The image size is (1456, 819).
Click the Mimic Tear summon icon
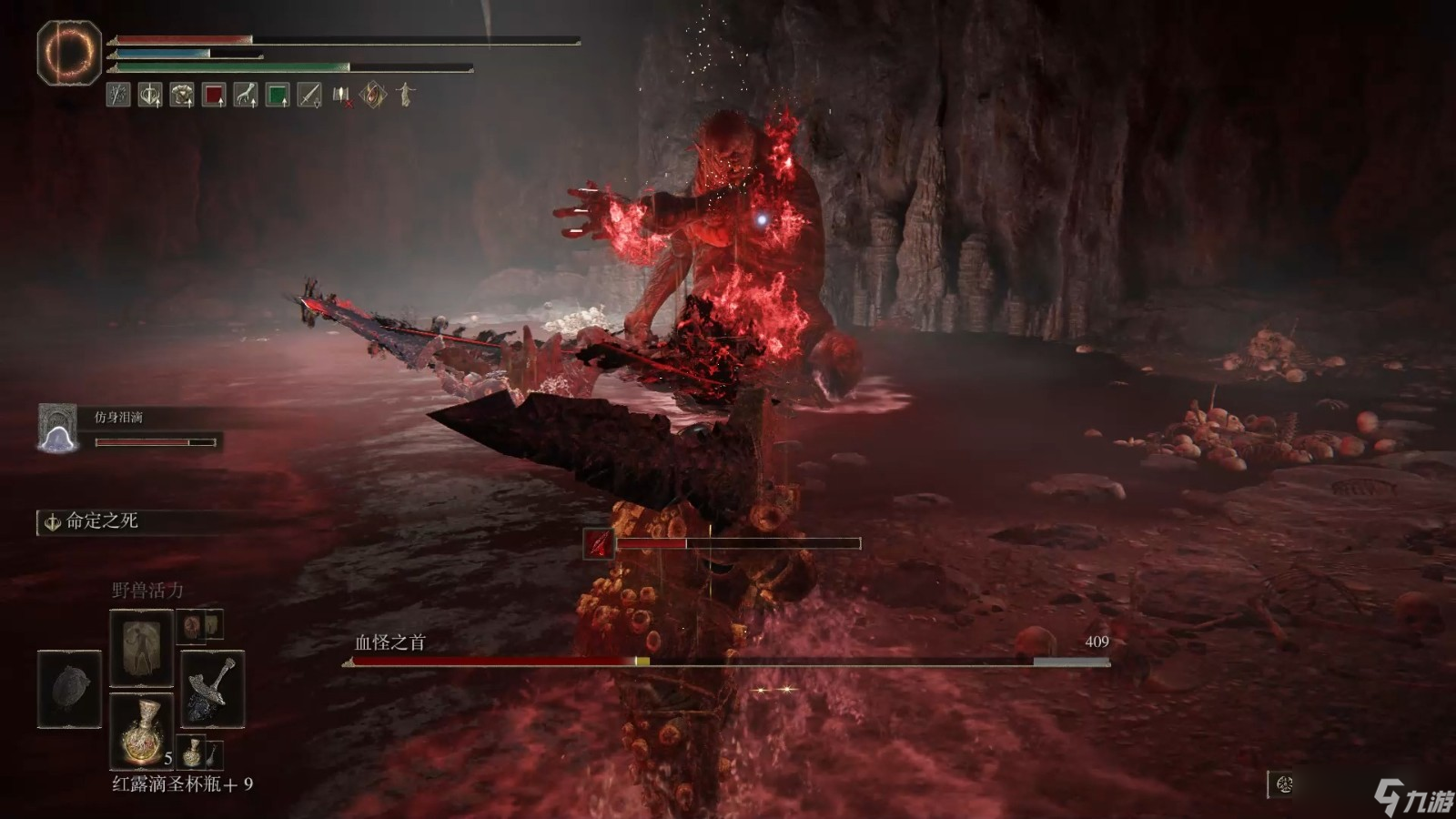[x=57, y=428]
